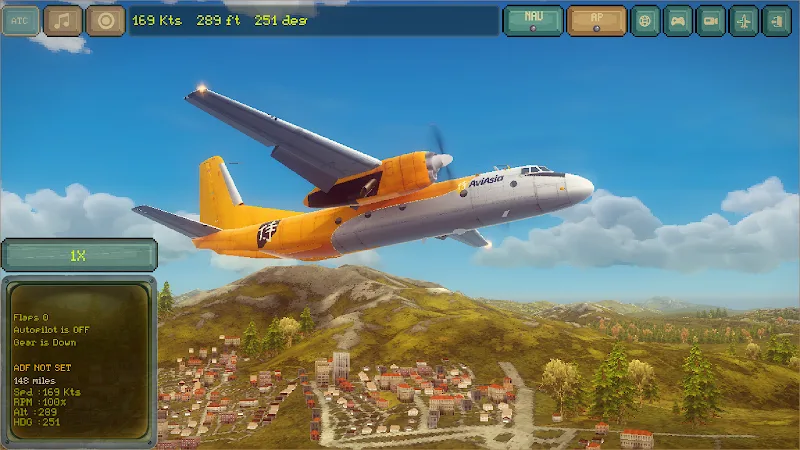This screenshot has height=450, width=800.
Task: Open the ATC radio panel
Action: 20,20
